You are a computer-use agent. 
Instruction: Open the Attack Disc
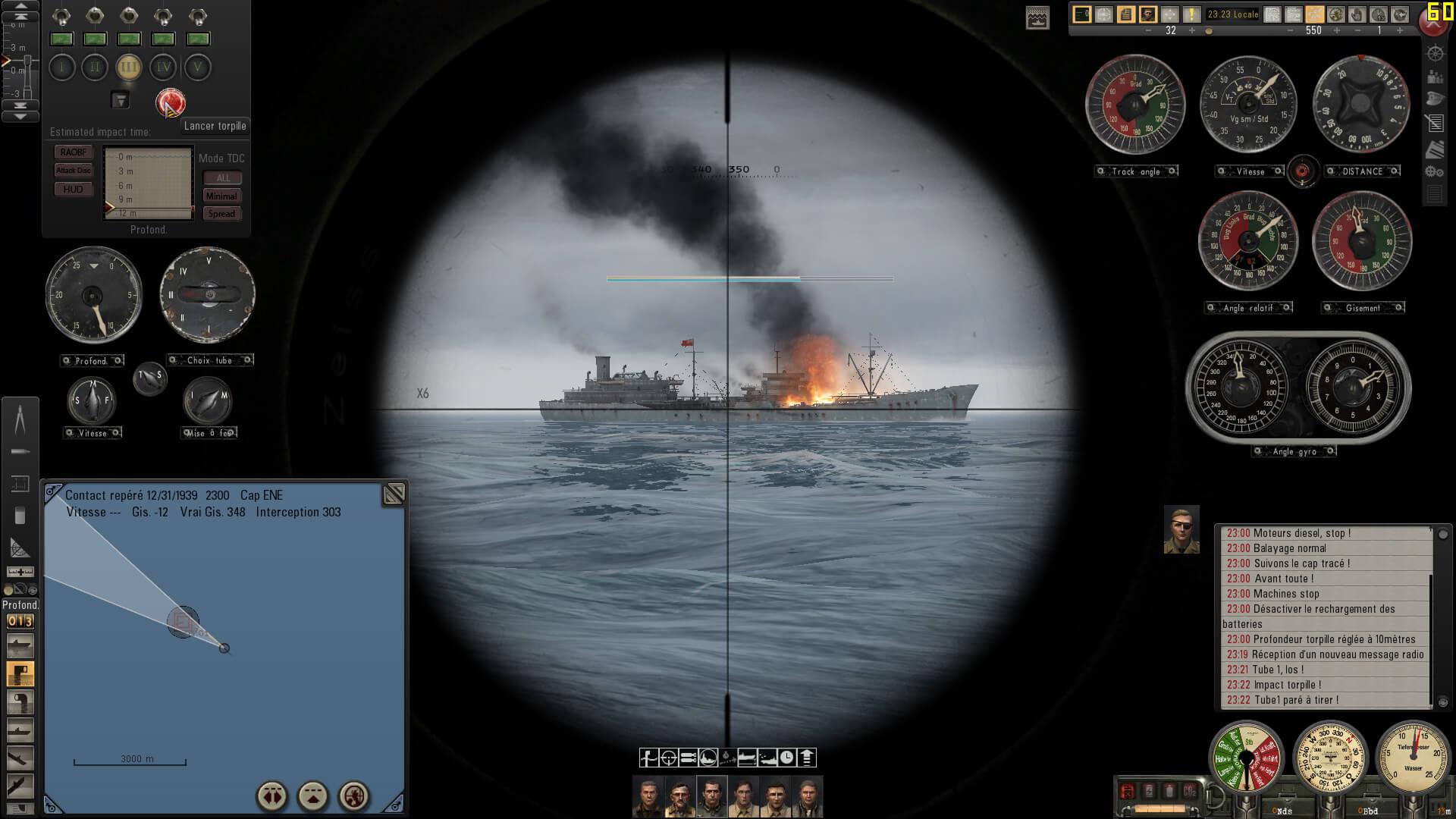pos(74,171)
